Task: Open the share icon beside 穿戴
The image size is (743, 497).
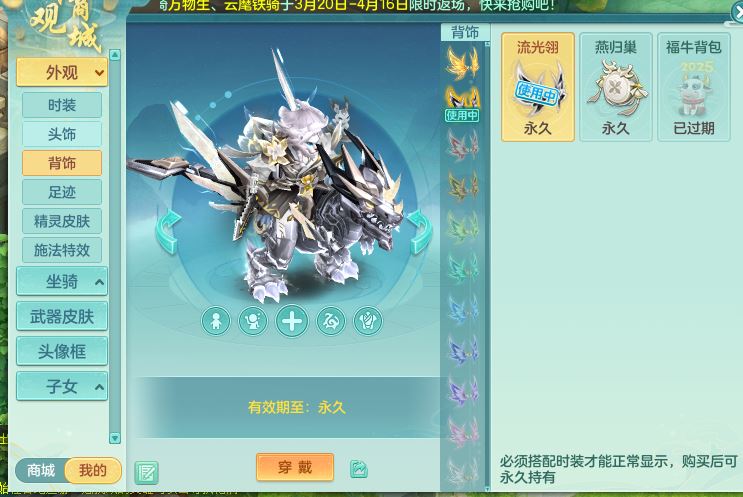Action: click(x=358, y=468)
